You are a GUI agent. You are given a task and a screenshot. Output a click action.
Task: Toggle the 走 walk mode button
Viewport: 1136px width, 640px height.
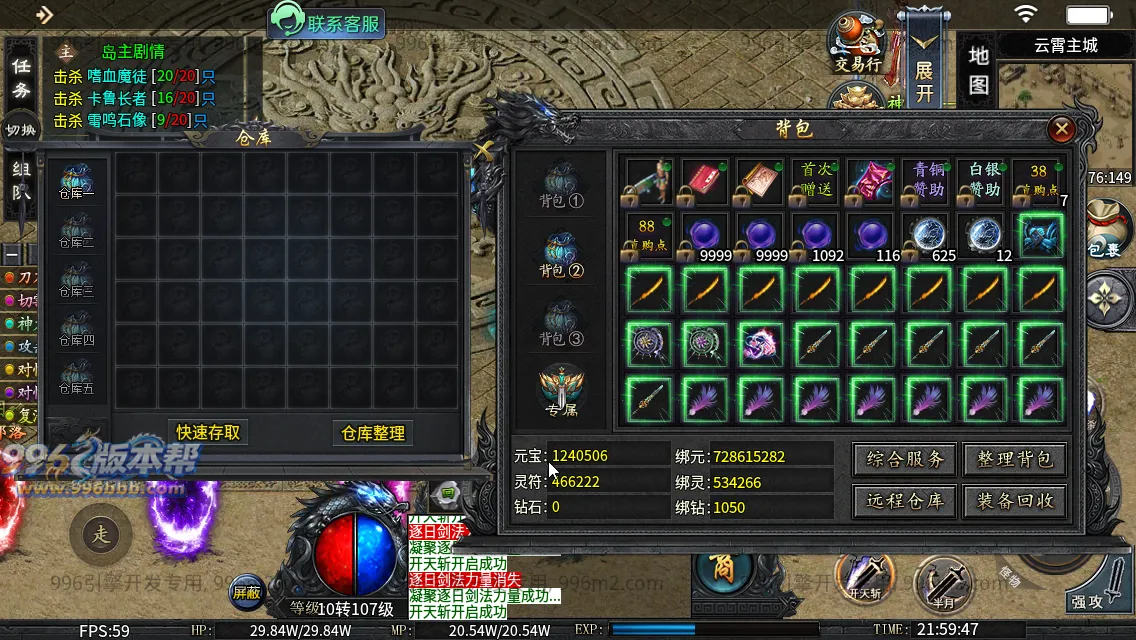click(x=101, y=535)
